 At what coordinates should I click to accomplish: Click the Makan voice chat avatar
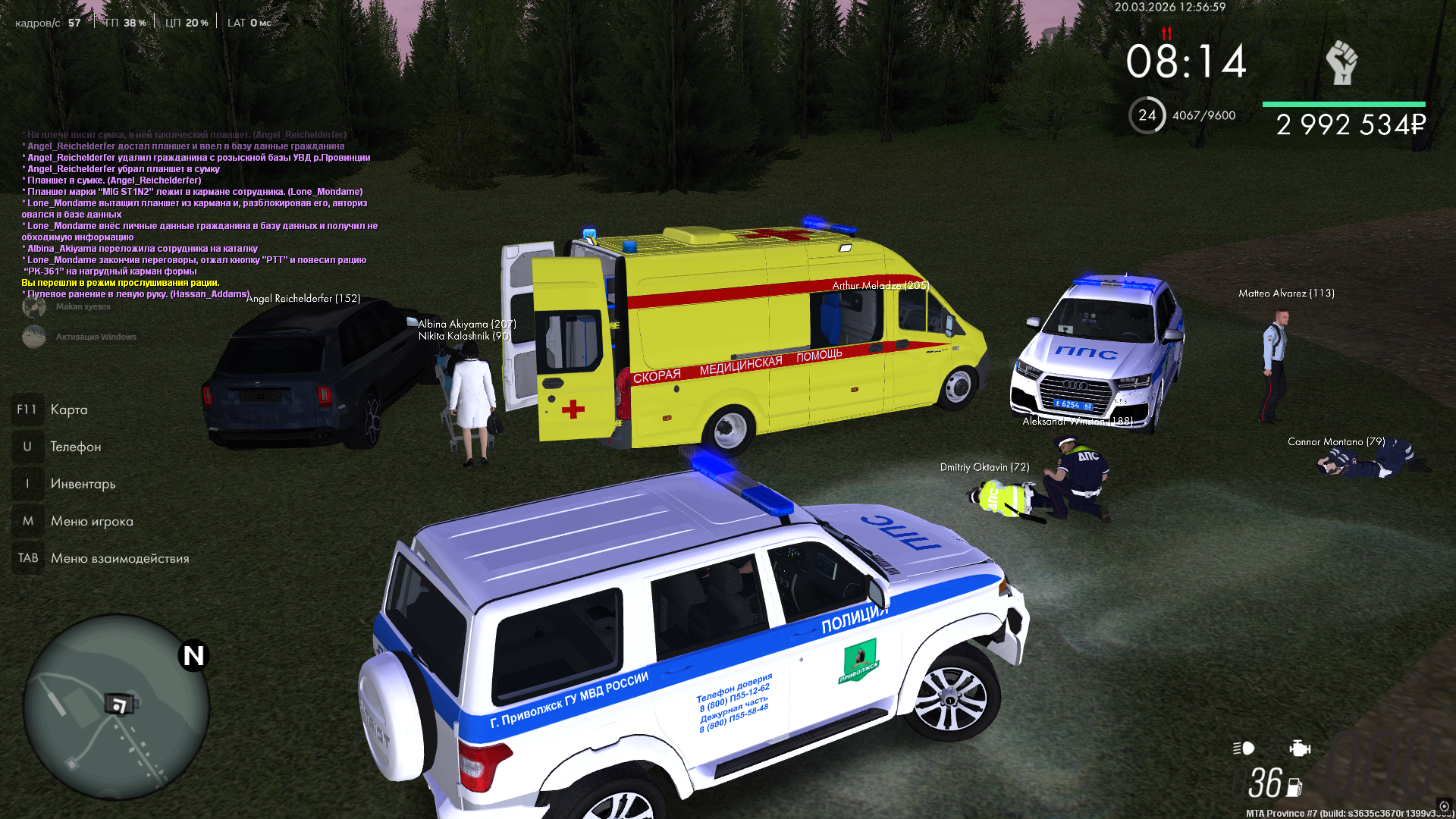click(x=34, y=306)
